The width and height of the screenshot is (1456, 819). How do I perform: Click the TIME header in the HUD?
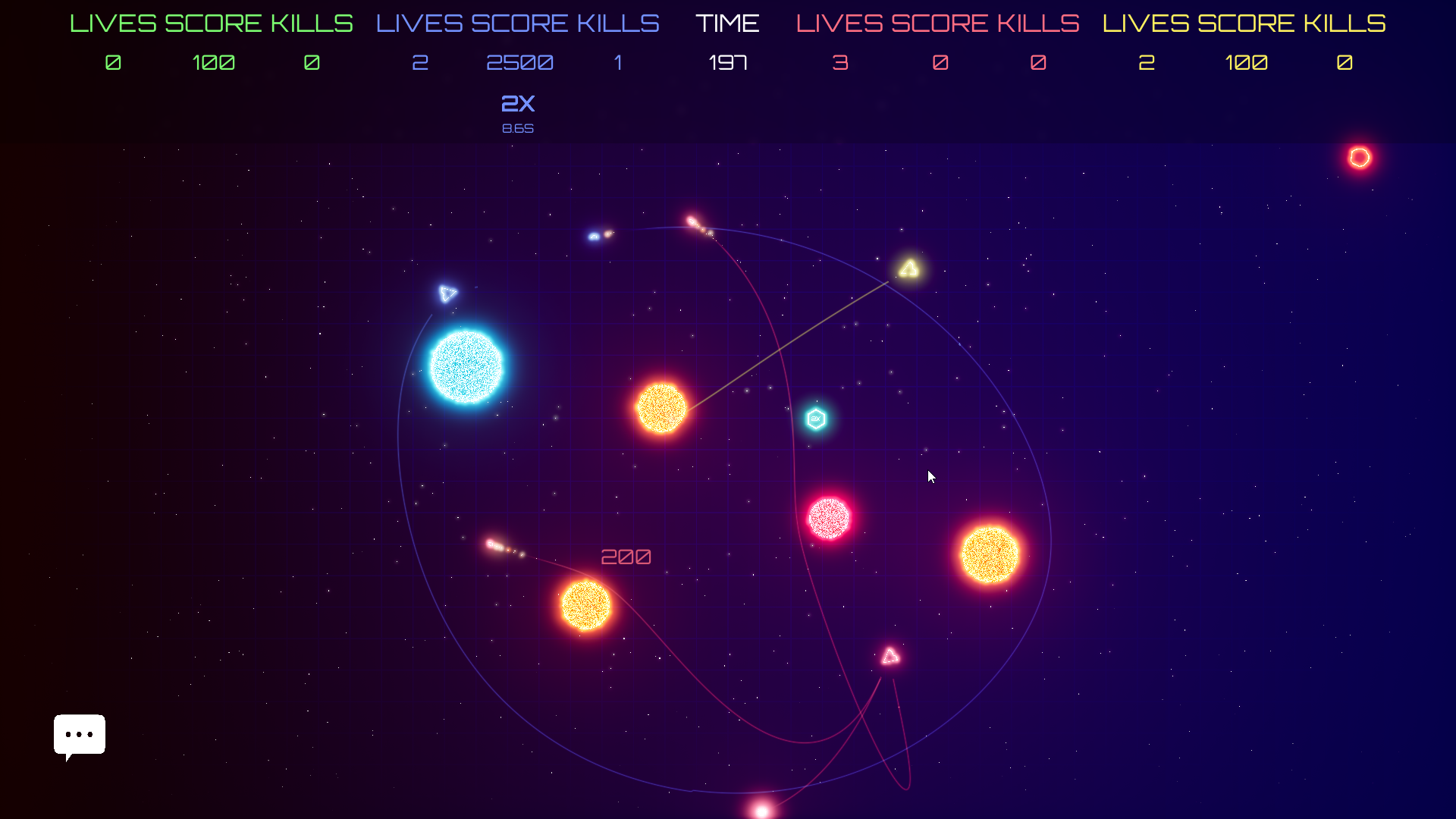pos(728,23)
